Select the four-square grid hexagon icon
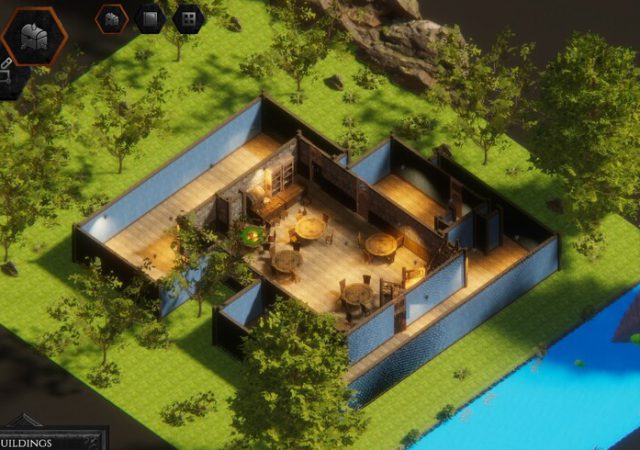 click(187, 18)
